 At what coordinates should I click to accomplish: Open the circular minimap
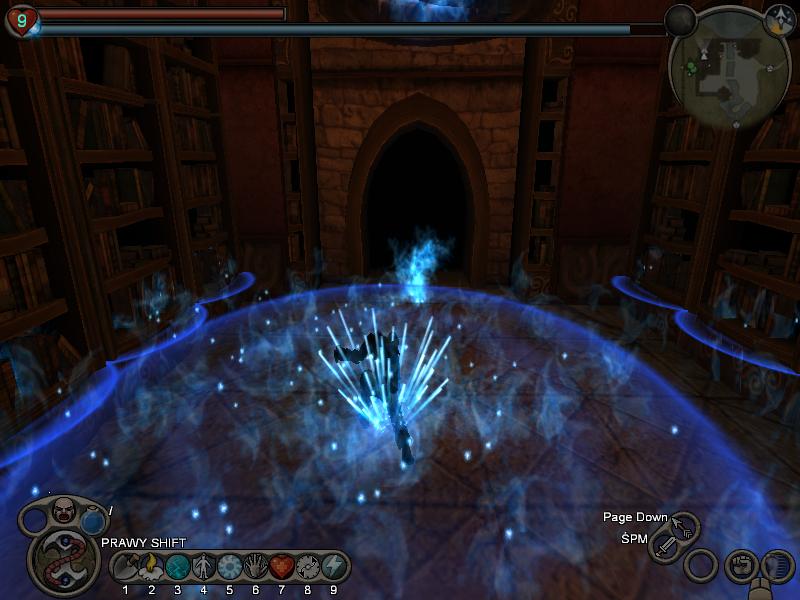click(x=729, y=70)
